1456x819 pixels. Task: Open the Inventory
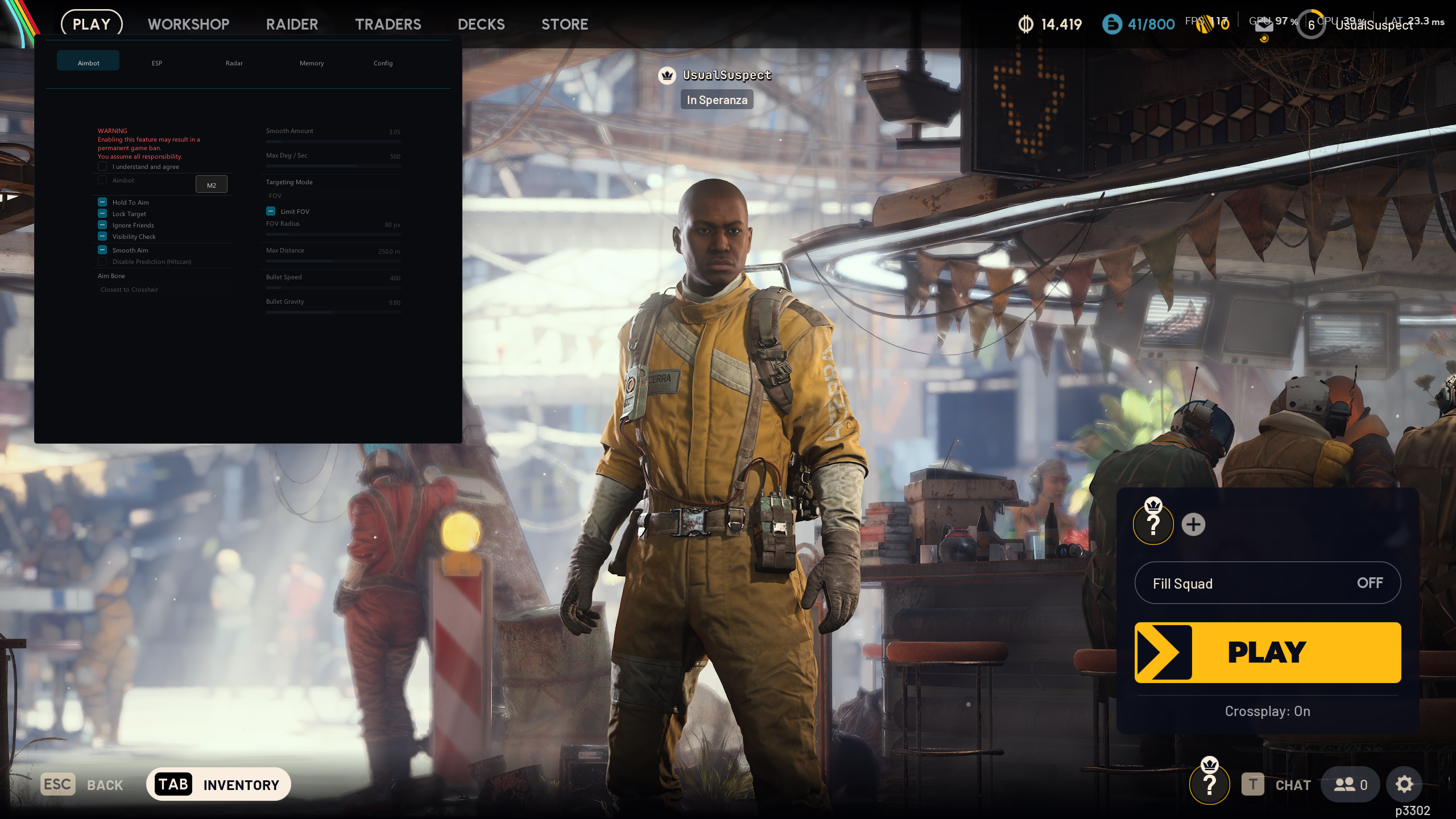point(218,784)
